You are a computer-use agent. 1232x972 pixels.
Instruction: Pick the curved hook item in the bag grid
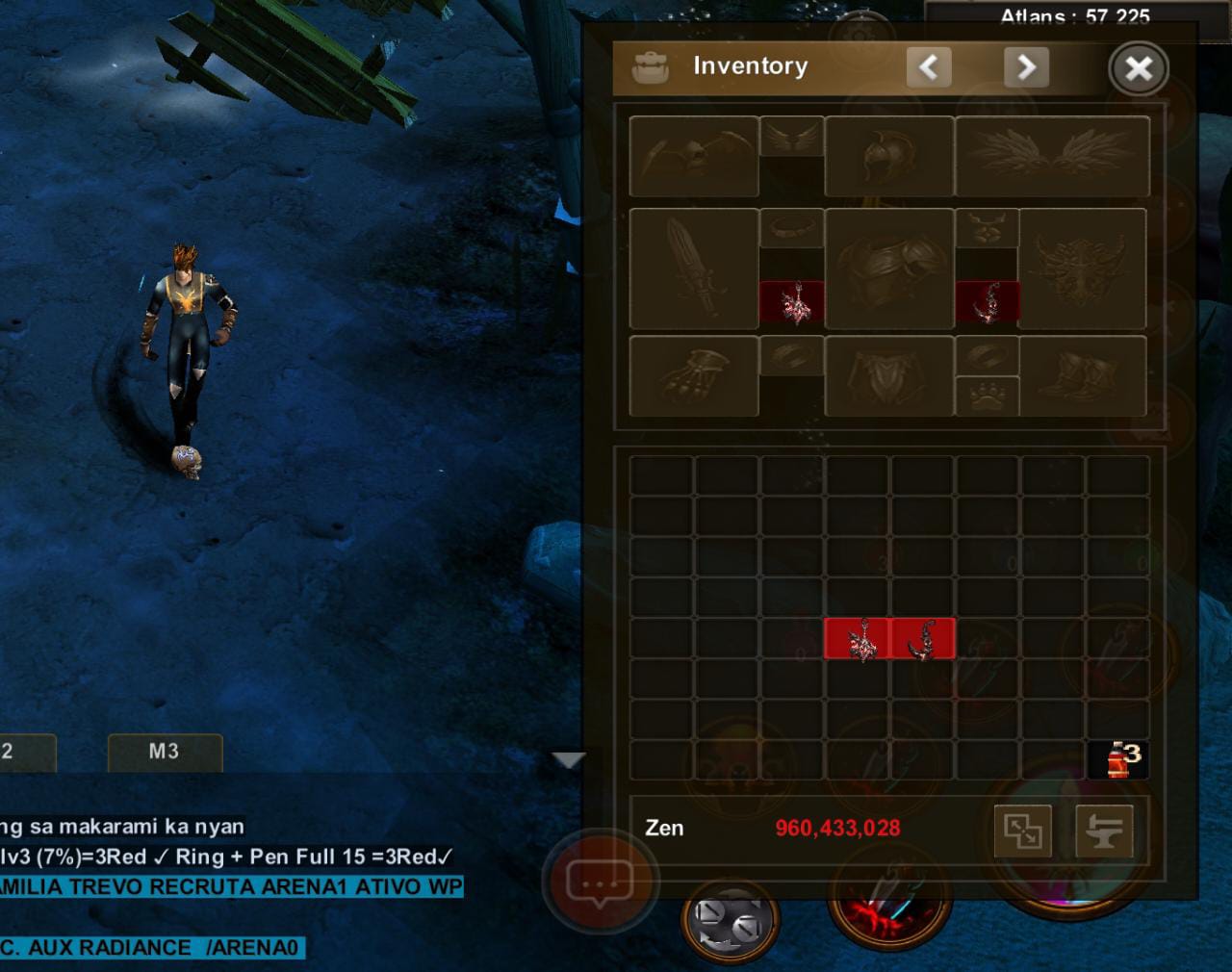(923, 639)
